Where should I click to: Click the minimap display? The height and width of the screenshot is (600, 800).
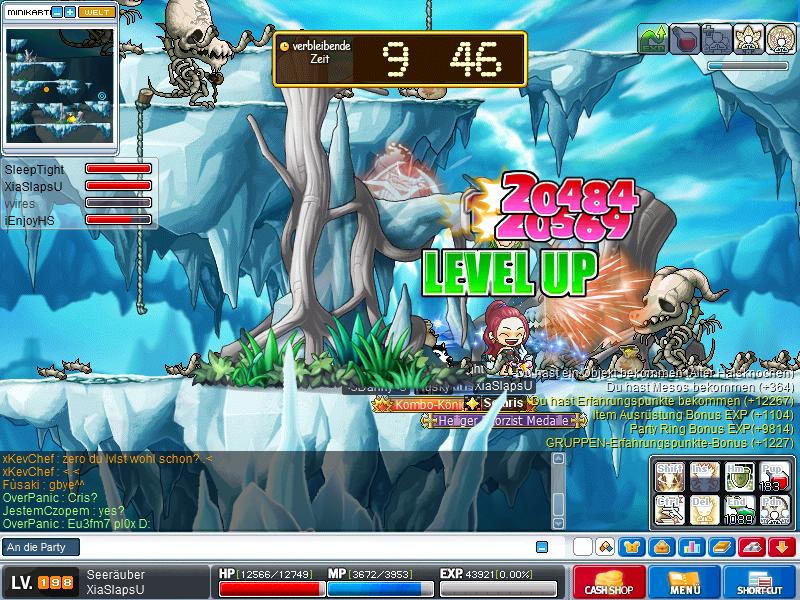58,83
